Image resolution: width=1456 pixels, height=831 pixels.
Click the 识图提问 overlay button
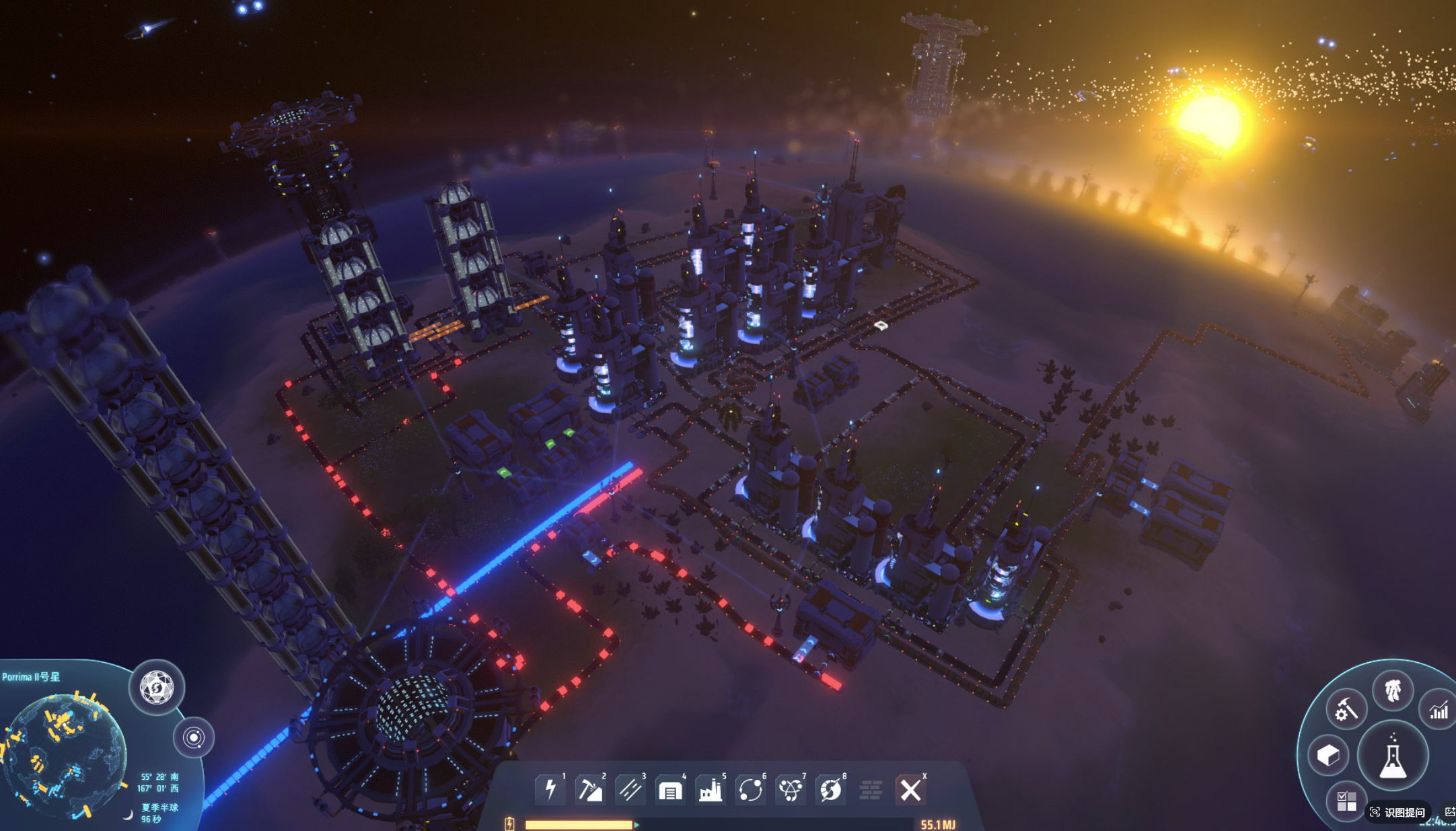(x=1398, y=812)
